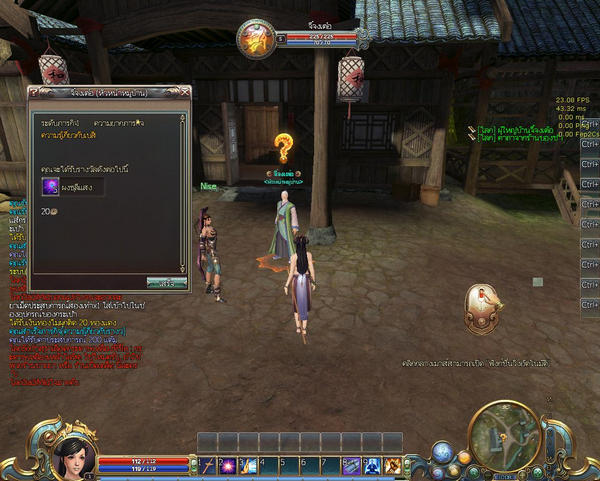
Task: Click the player portrait of the black-haired girl
Action: coord(74,456)
